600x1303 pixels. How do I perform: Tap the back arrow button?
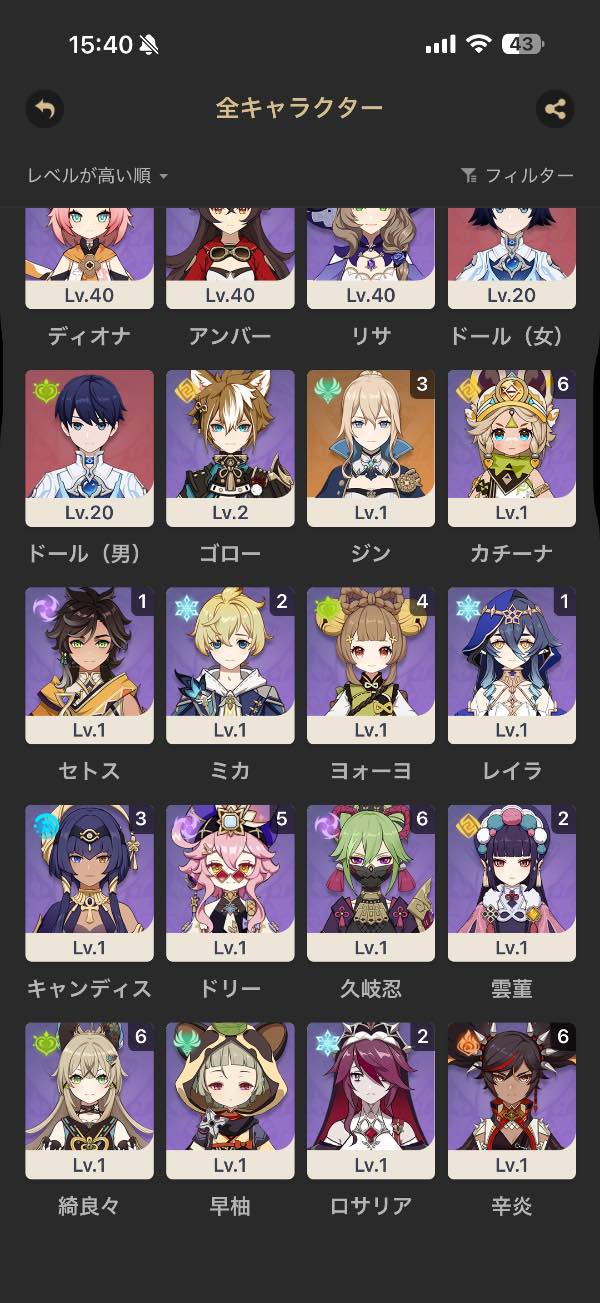(45, 108)
